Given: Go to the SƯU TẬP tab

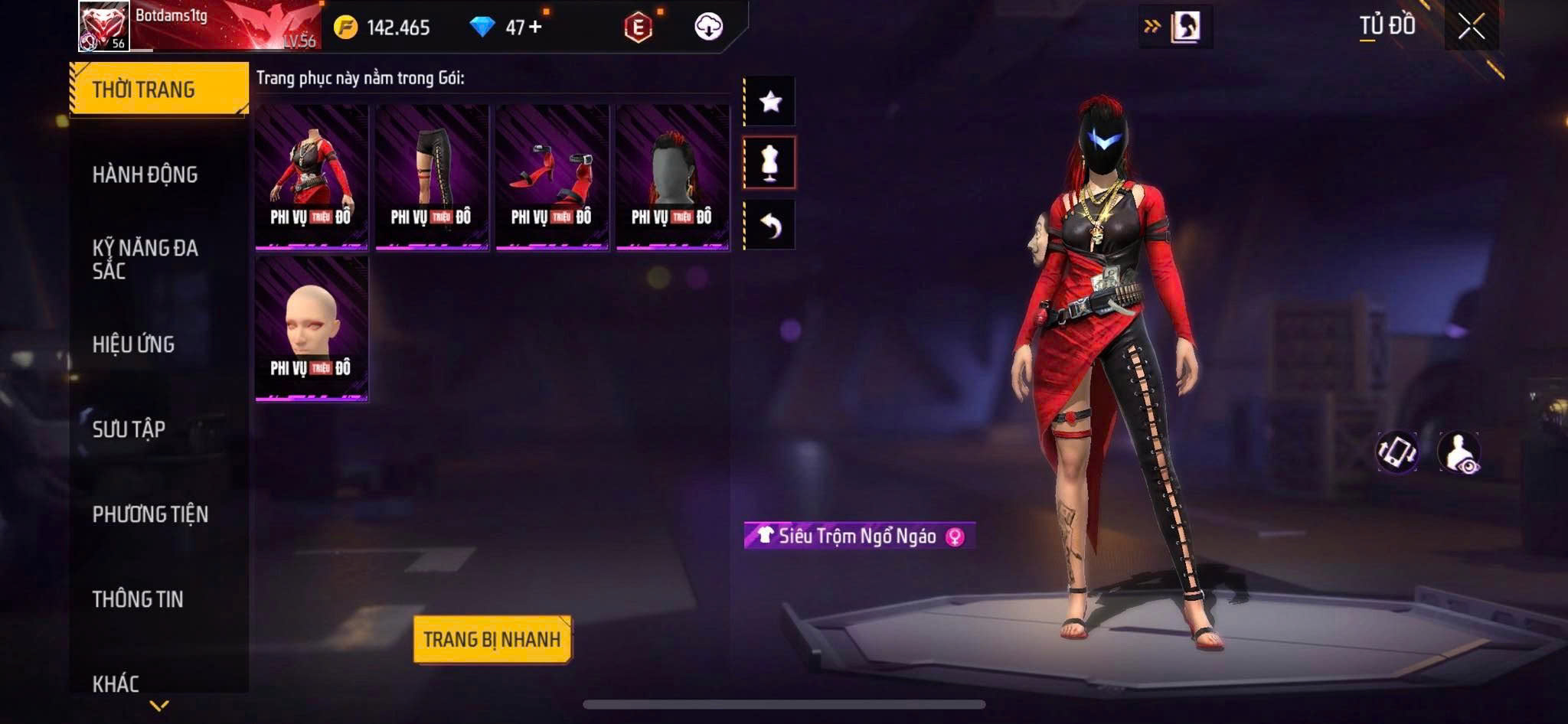Looking at the screenshot, I should point(129,429).
